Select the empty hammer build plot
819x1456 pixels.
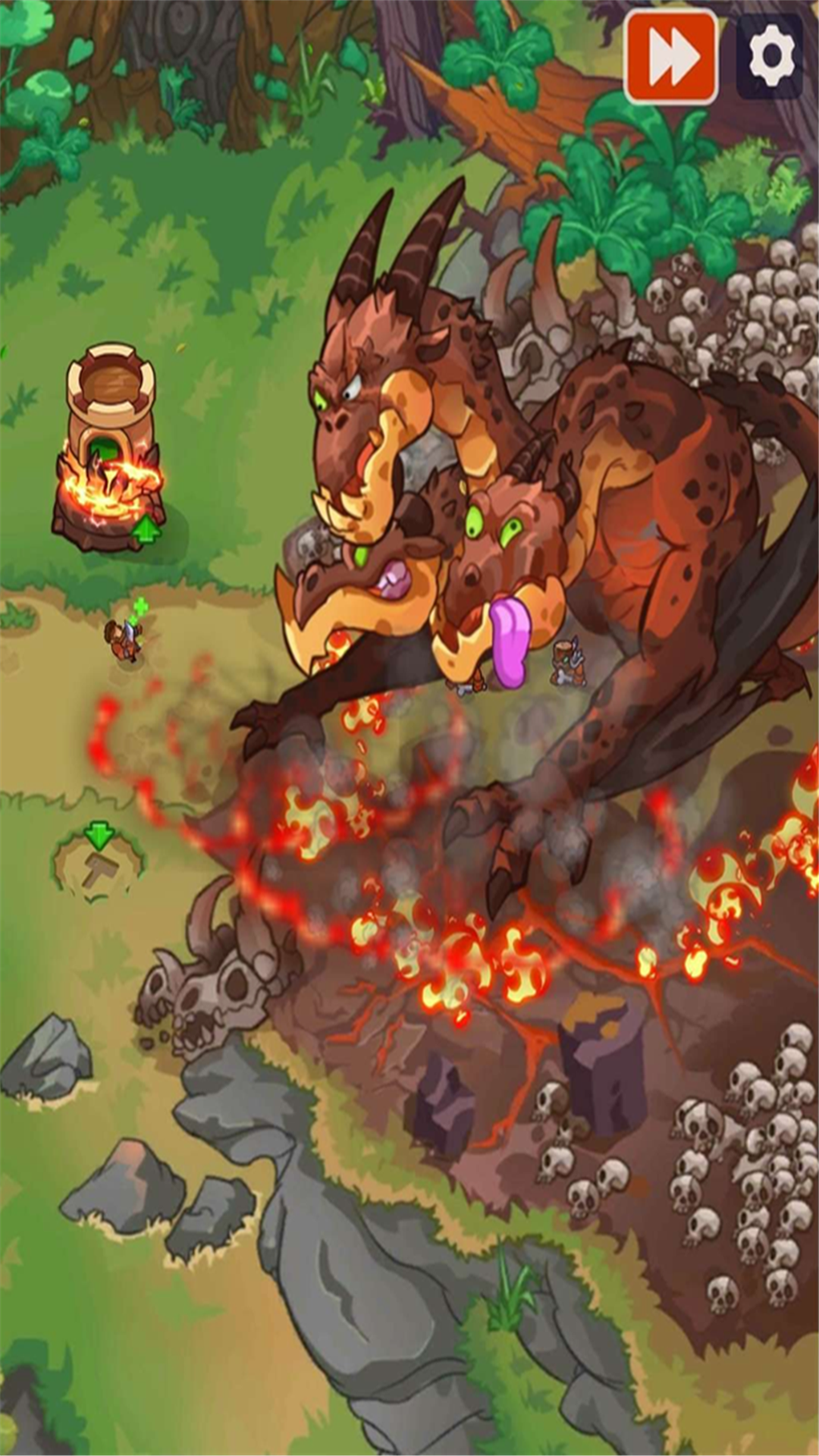tap(98, 867)
